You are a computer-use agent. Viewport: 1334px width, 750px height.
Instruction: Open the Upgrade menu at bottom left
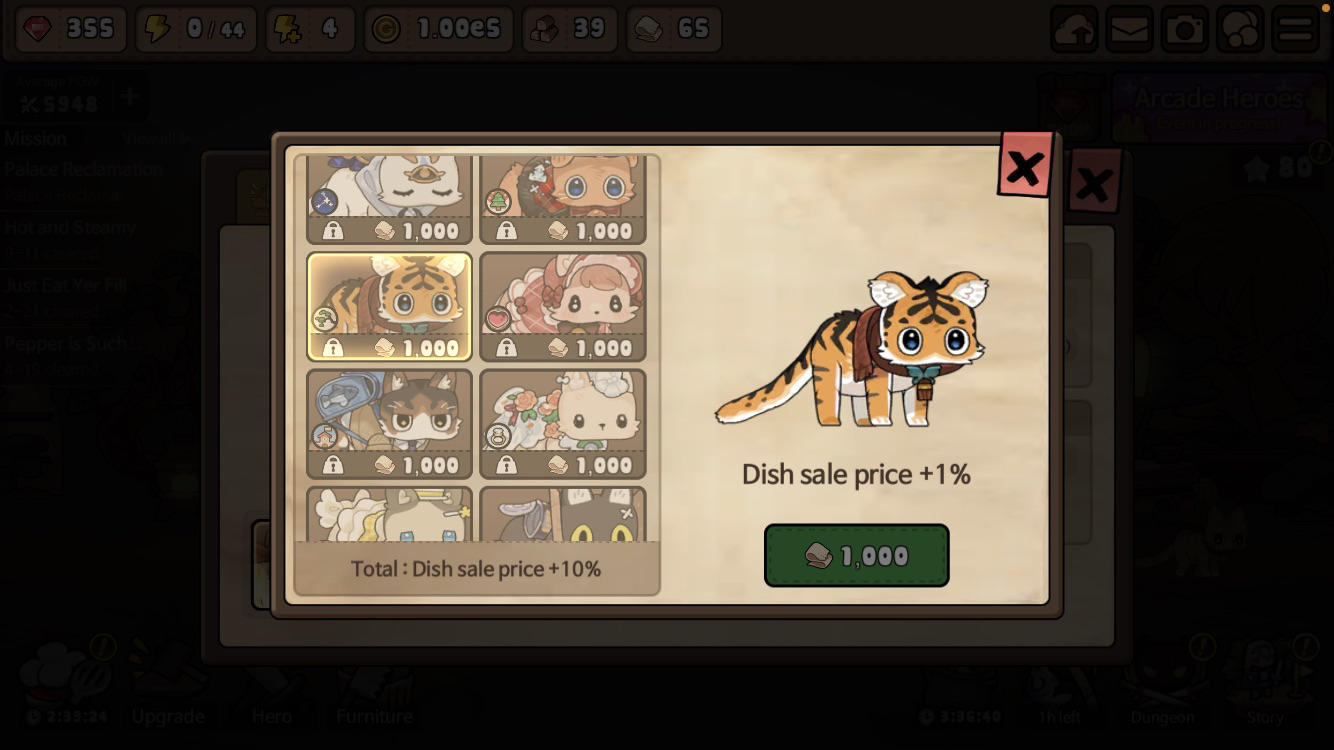(167, 716)
